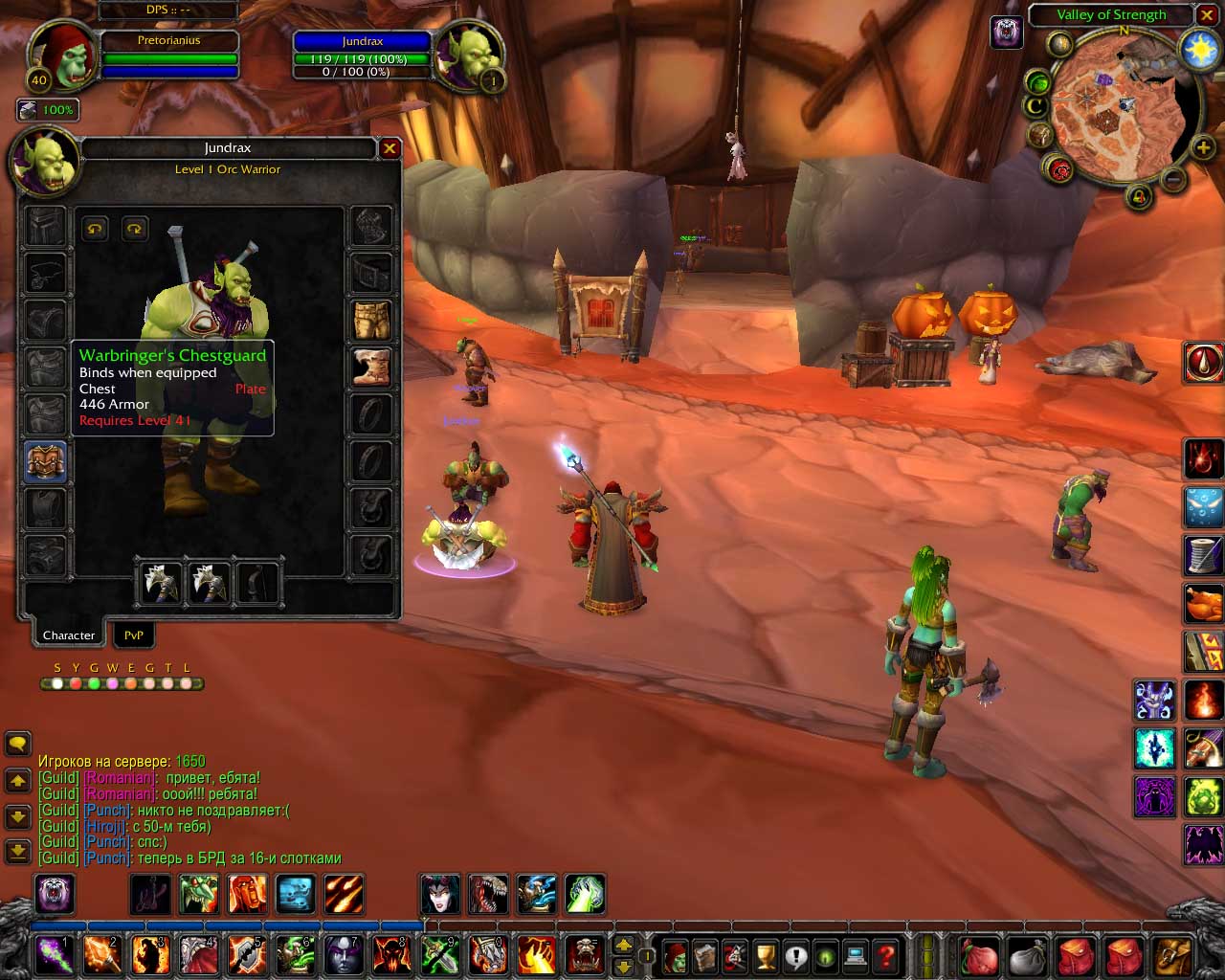Viewport: 1225px width, 980px height.
Task: Open the main backpack
Action: click(1173, 956)
